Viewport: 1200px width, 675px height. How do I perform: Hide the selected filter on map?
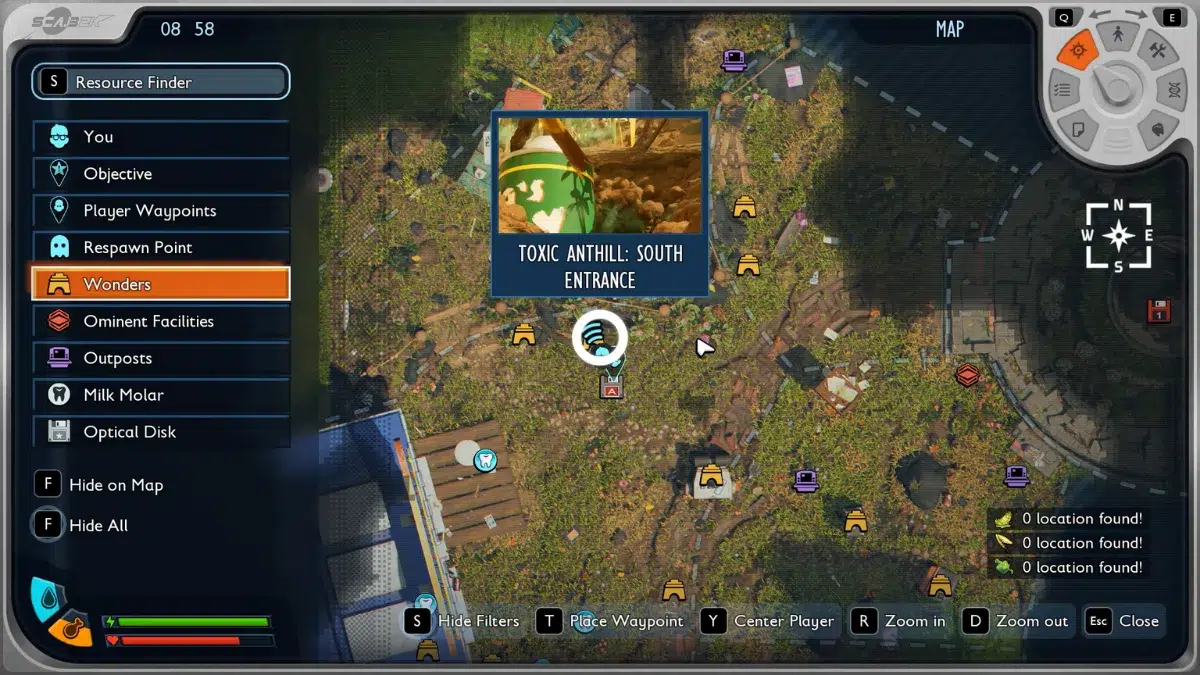click(99, 485)
